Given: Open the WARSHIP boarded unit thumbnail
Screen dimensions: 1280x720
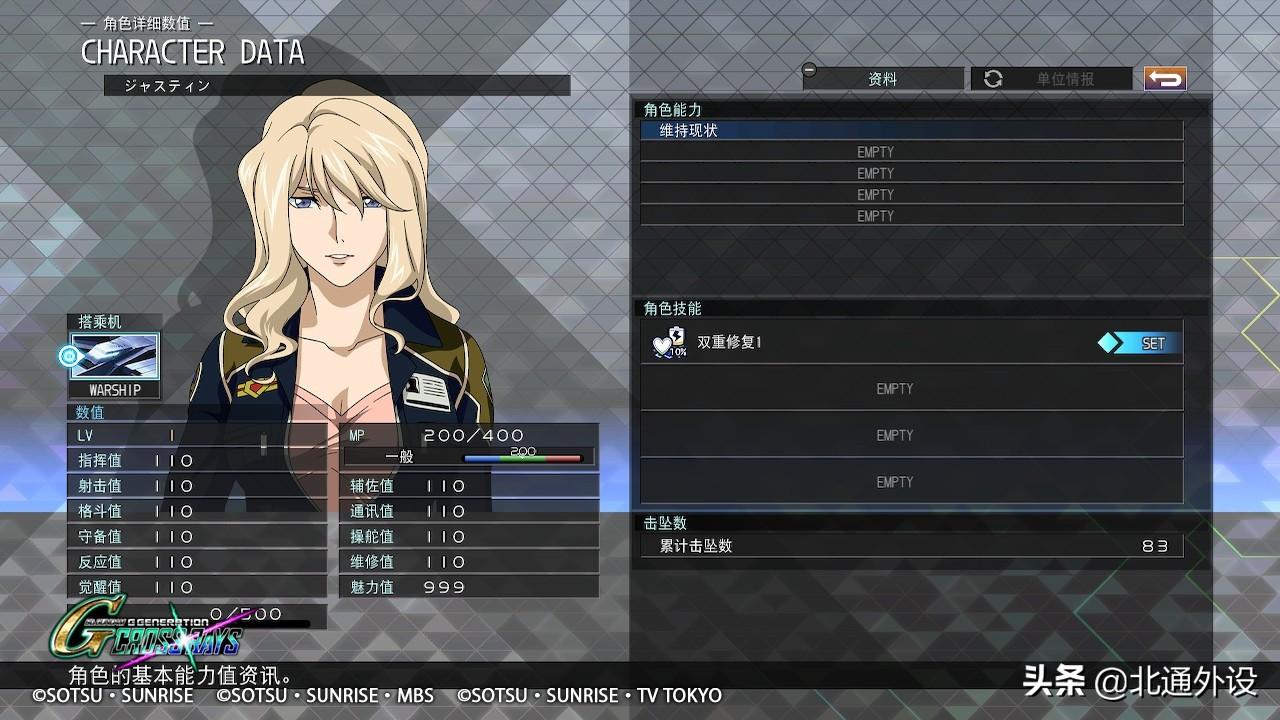Looking at the screenshot, I should (x=115, y=358).
